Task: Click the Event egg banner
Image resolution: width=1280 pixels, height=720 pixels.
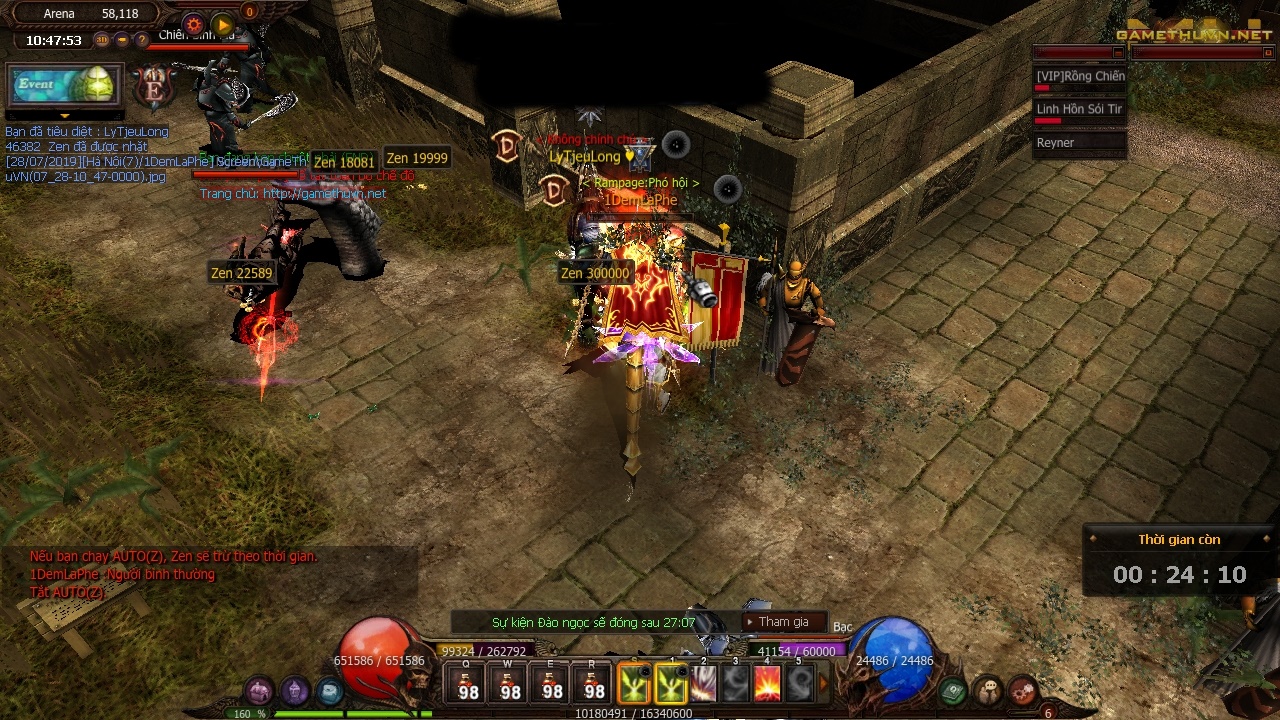Action: click(x=62, y=85)
